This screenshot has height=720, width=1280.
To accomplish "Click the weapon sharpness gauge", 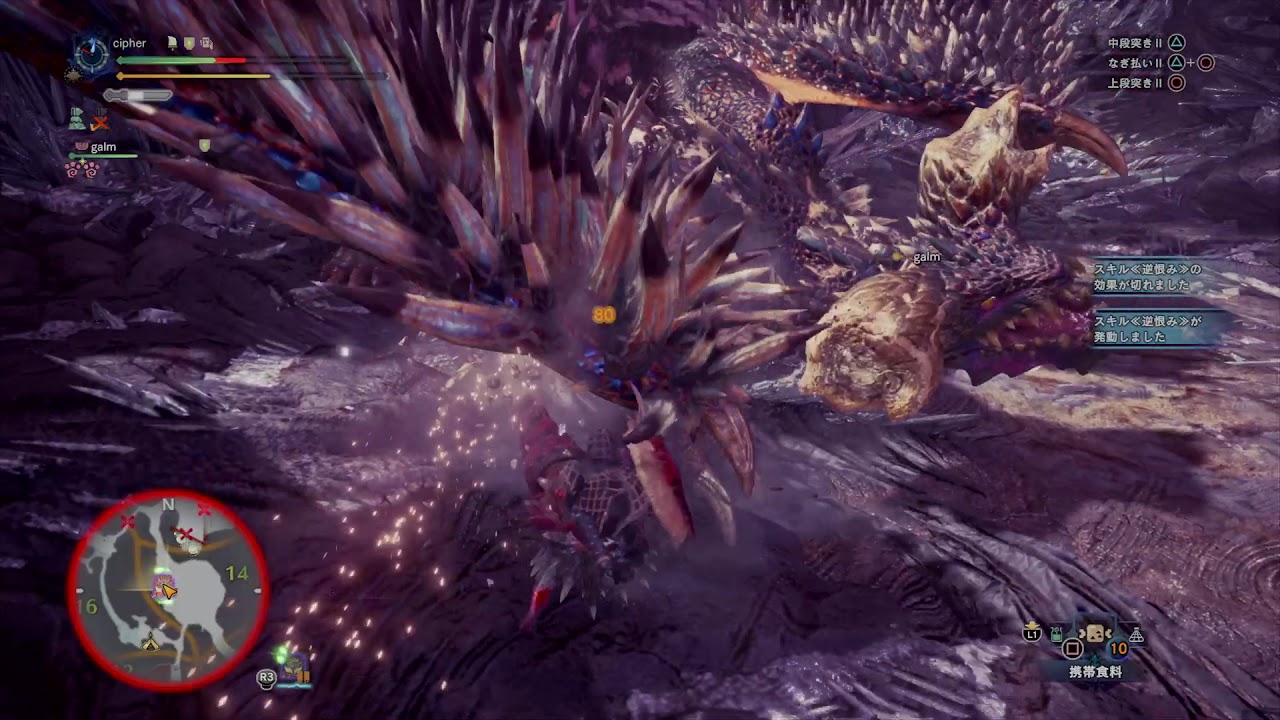I will [x=138, y=95].
